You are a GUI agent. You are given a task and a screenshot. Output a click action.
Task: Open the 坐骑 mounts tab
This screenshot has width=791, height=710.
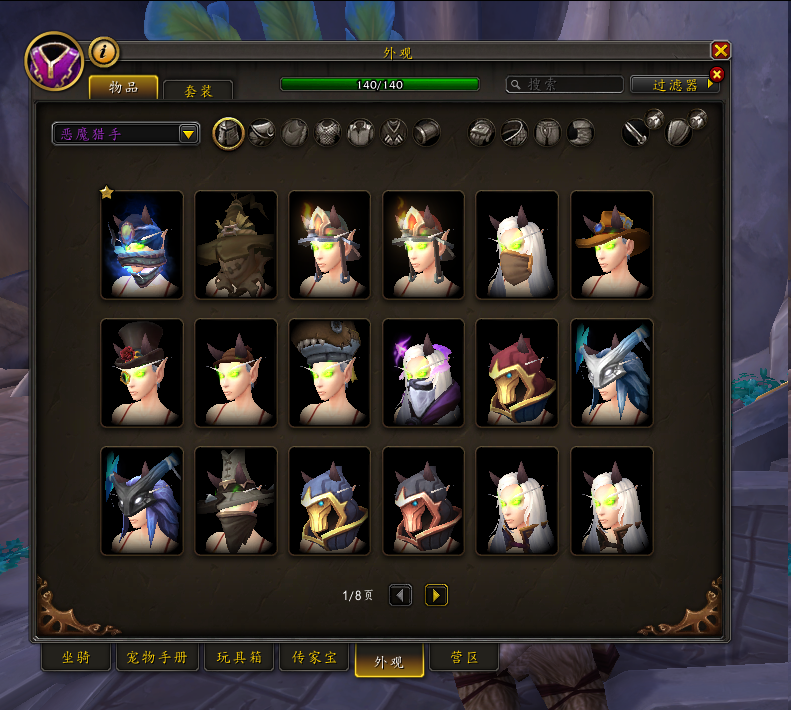pos(77,658)
